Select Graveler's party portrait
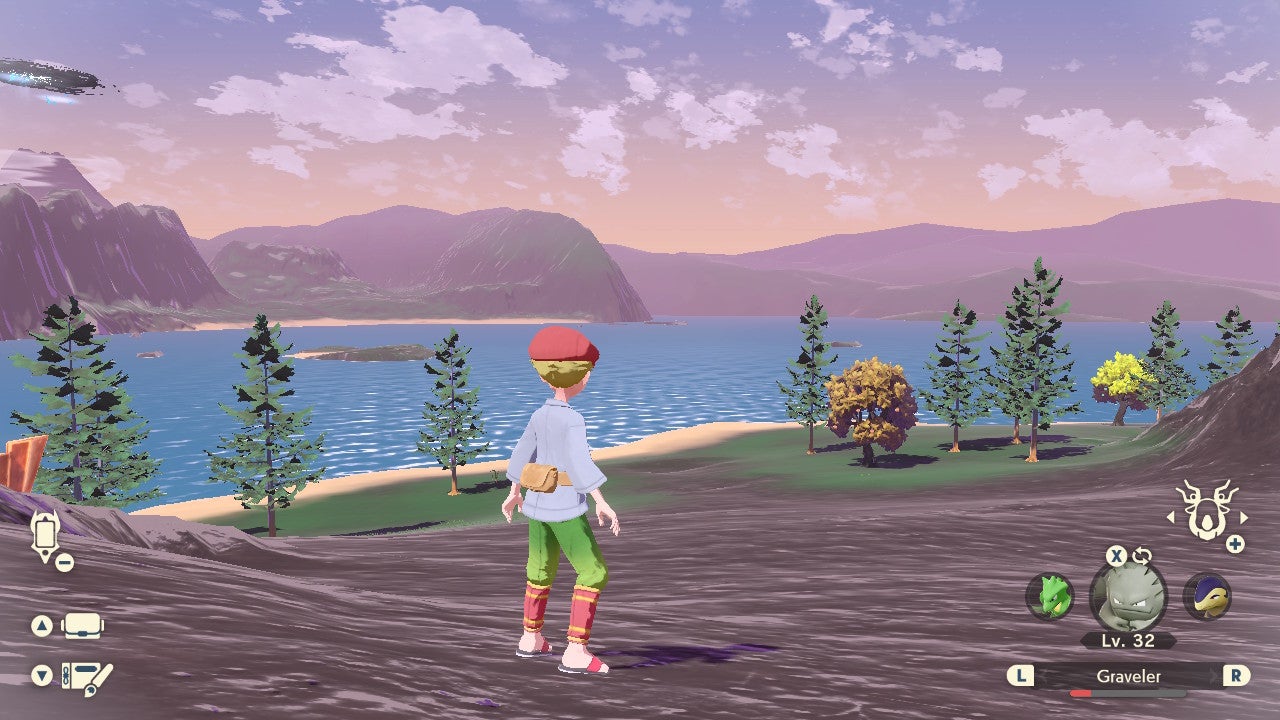This screenshot has width=1280, height=720. [x=1127, y=597]
